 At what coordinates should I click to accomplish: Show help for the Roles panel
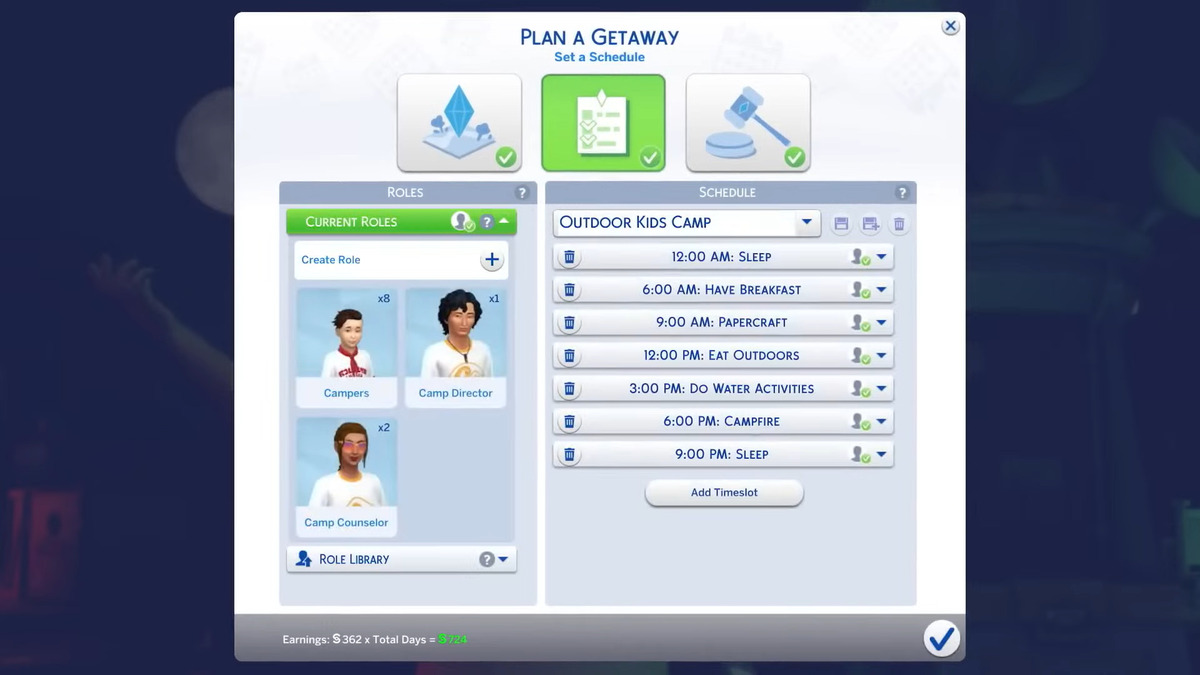(521, 193)
